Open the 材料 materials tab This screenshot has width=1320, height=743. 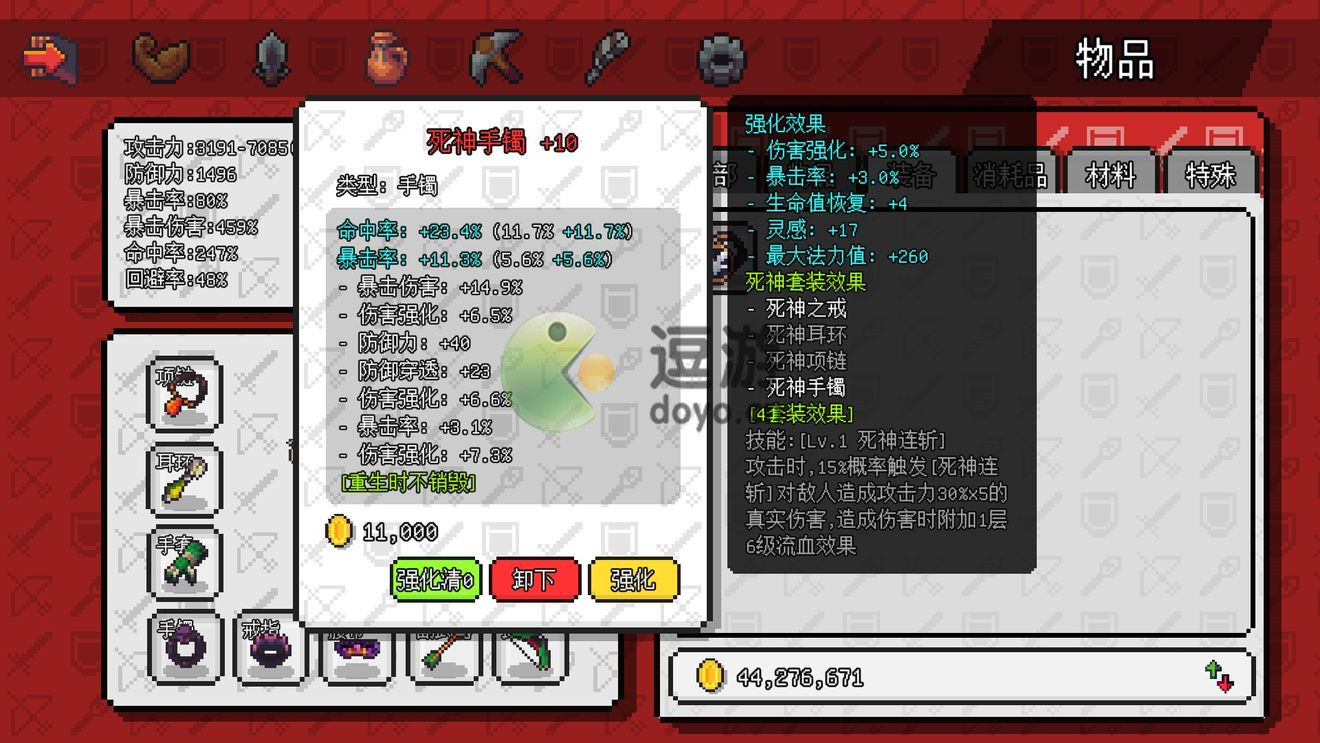click(1110, 175)
